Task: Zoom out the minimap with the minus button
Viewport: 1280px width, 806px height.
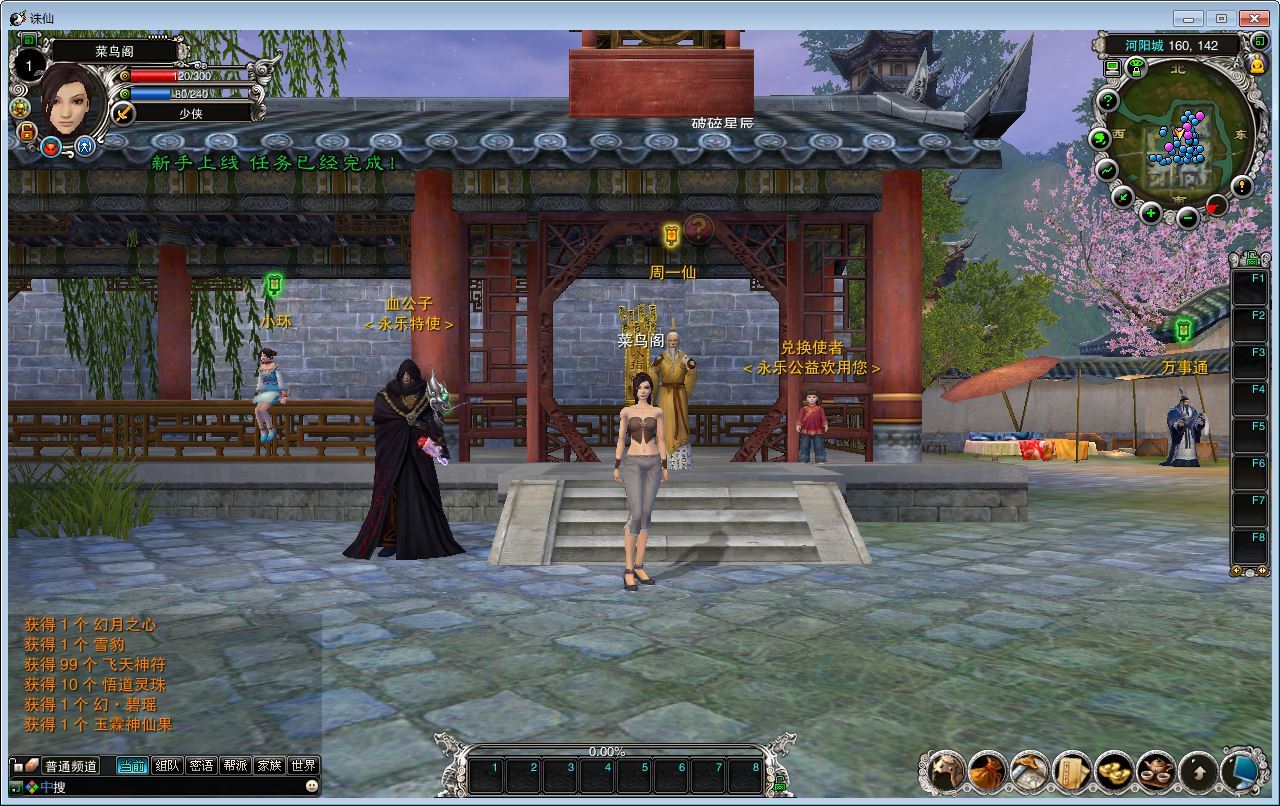Action: tap(1187, 217)
